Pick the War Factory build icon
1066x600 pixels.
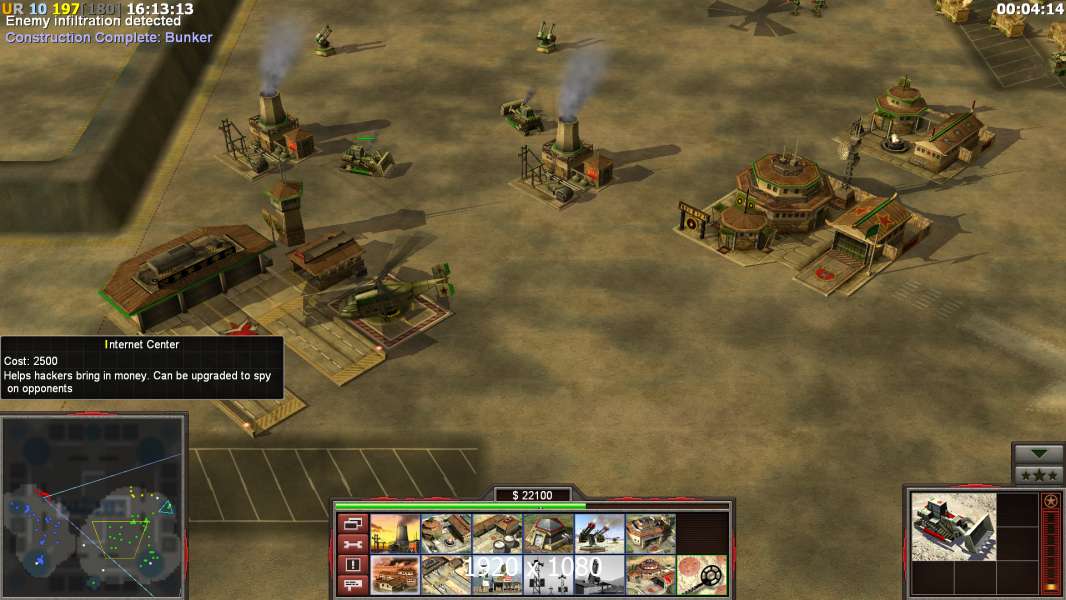click(x=650, y=533)
